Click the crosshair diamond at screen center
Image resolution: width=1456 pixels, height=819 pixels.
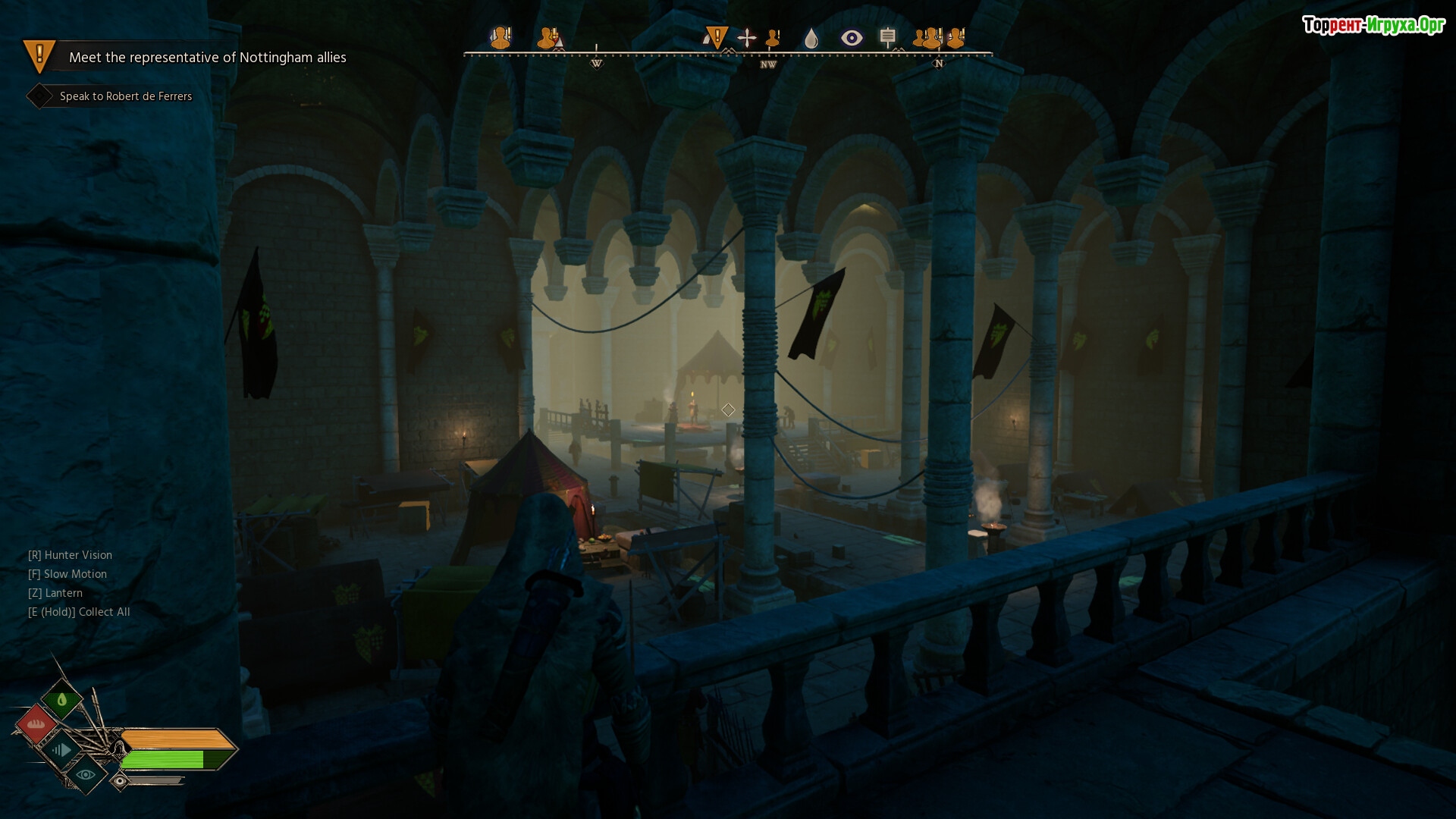(728, 410)
